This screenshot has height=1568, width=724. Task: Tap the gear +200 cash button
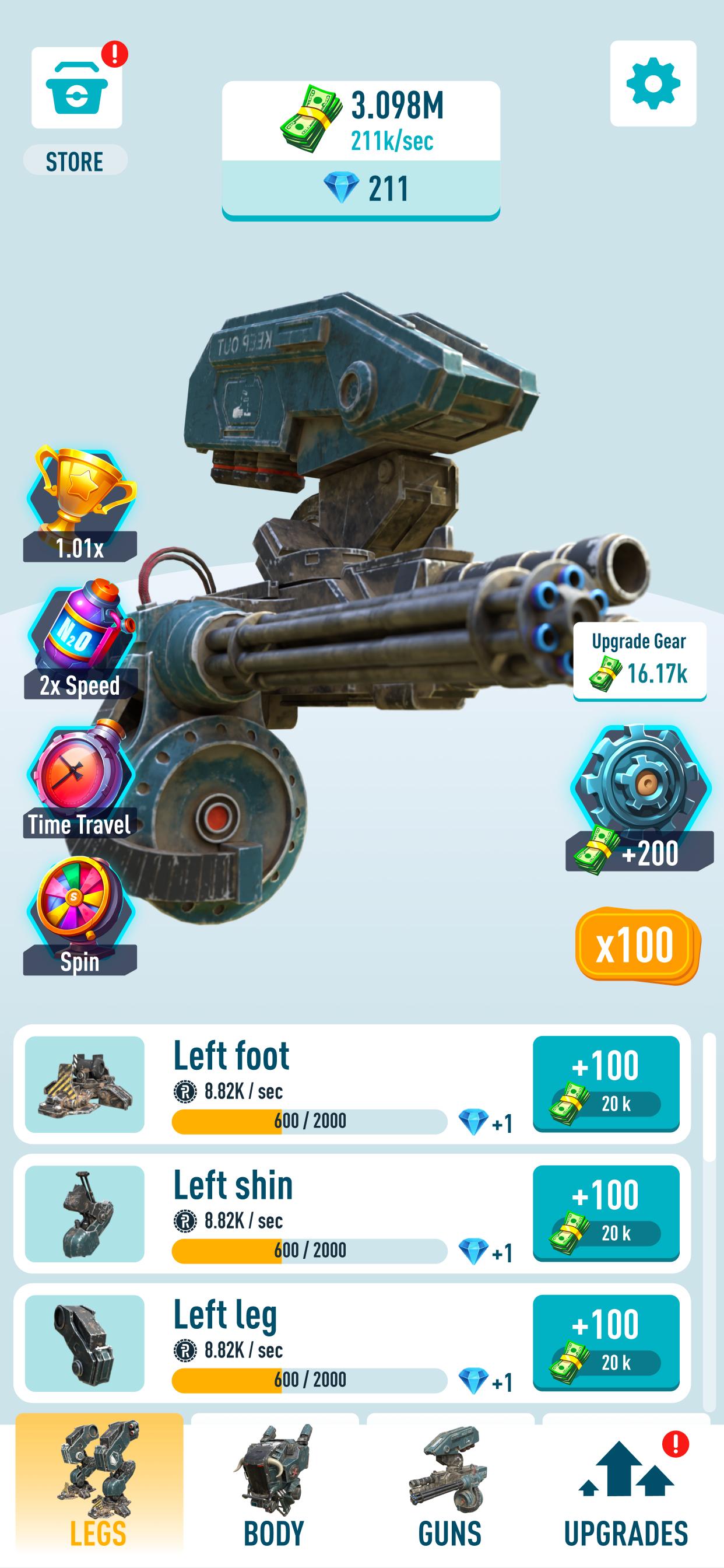(x=640, y=798)
